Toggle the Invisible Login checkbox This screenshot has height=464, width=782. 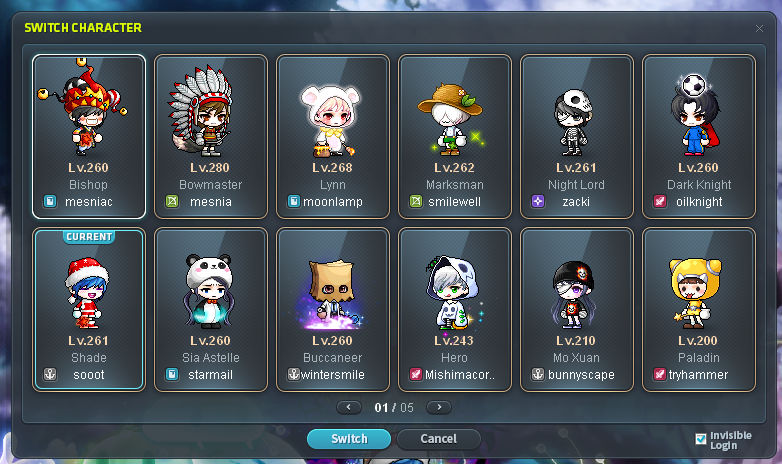click(701, 438)
